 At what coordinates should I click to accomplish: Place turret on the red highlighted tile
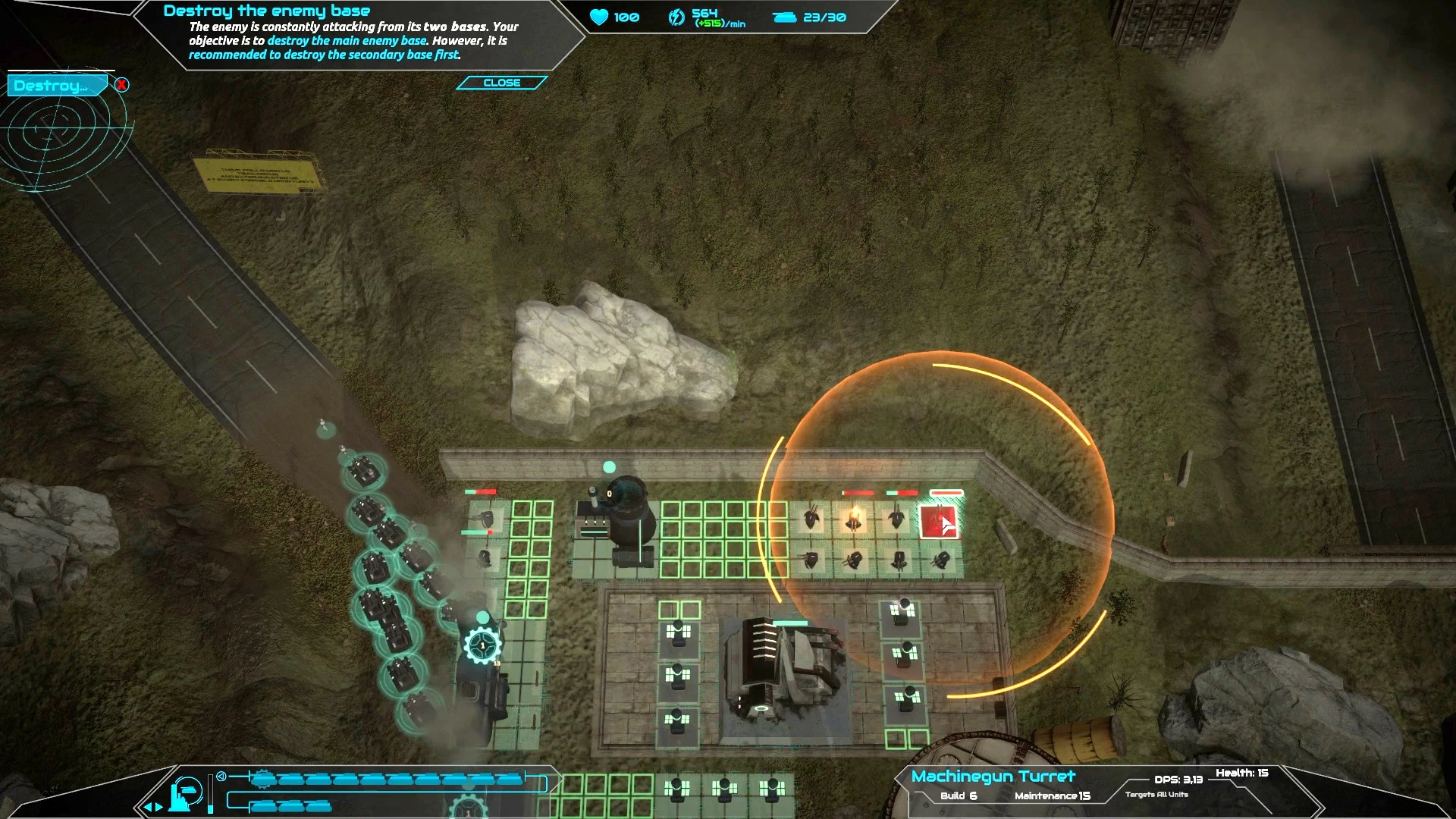(939, 522)
